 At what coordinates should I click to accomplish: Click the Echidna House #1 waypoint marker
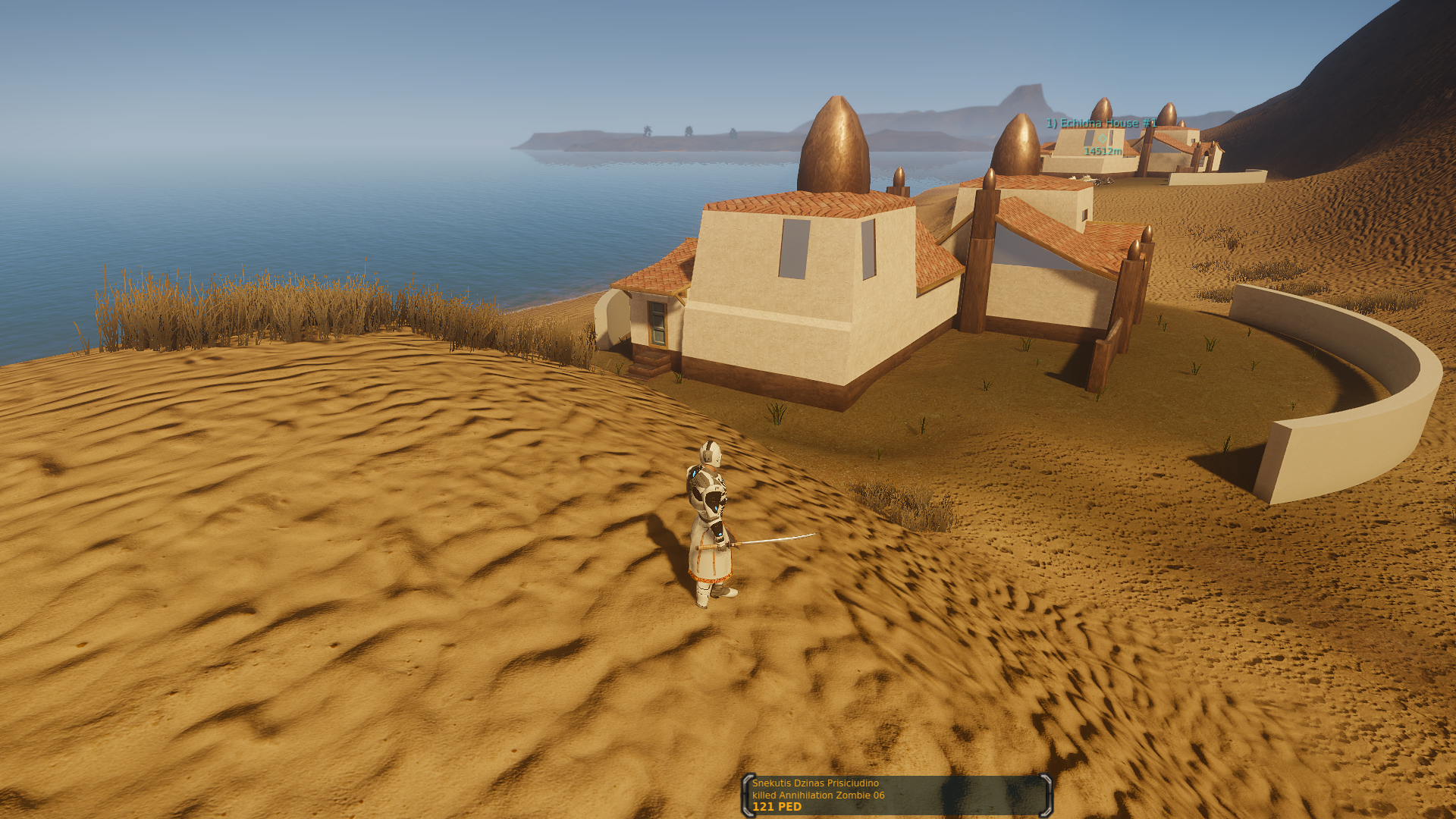coord(1102,138)
